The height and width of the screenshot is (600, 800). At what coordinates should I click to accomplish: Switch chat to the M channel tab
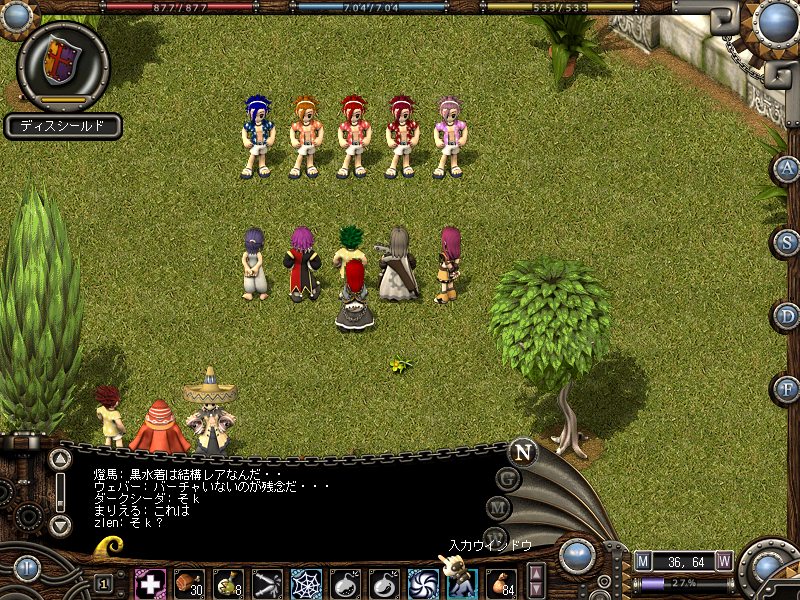pos(498,508)
